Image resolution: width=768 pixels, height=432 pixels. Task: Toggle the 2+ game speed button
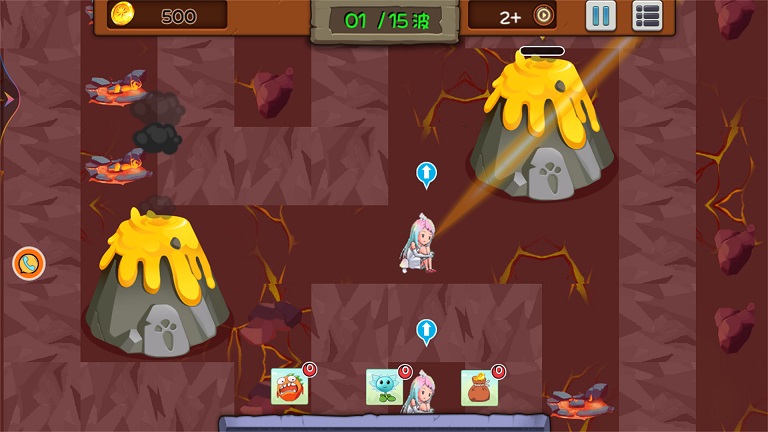pos(526,16)
